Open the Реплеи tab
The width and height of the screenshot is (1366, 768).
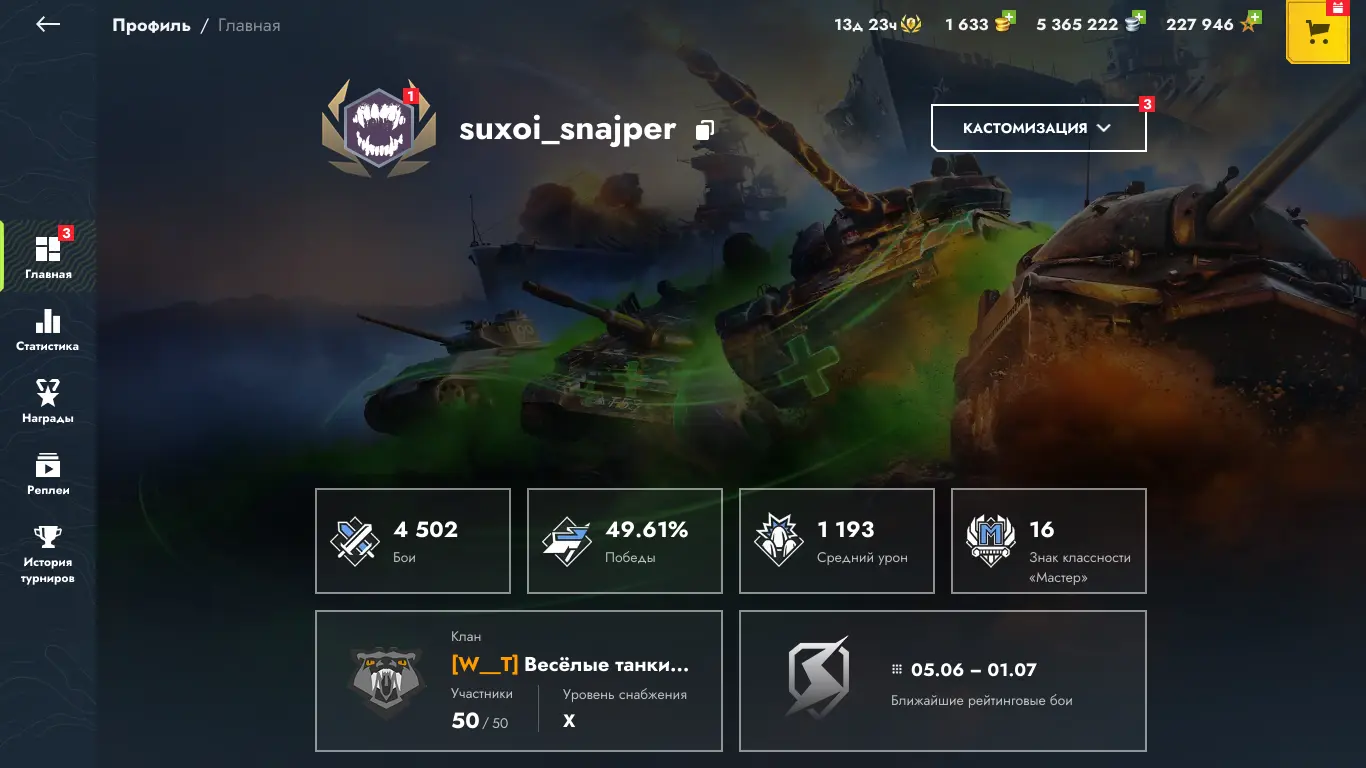48,473
